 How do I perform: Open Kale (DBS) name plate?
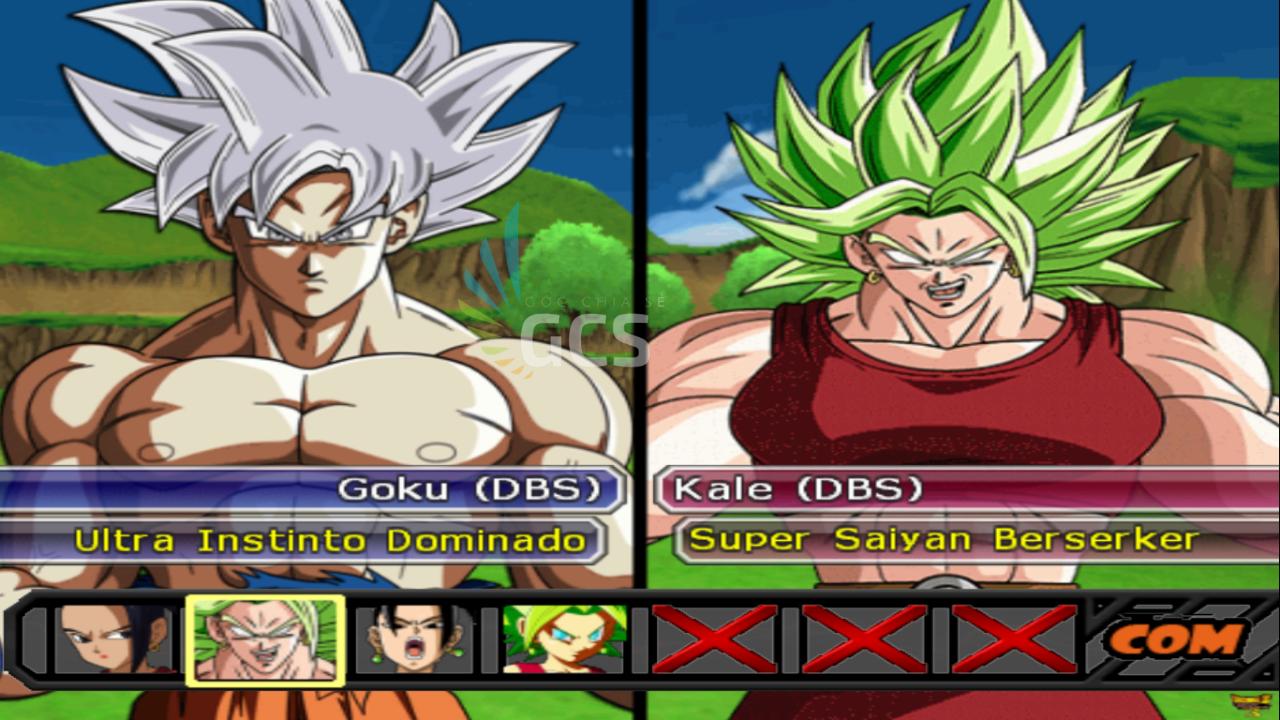tap(800, 489)
